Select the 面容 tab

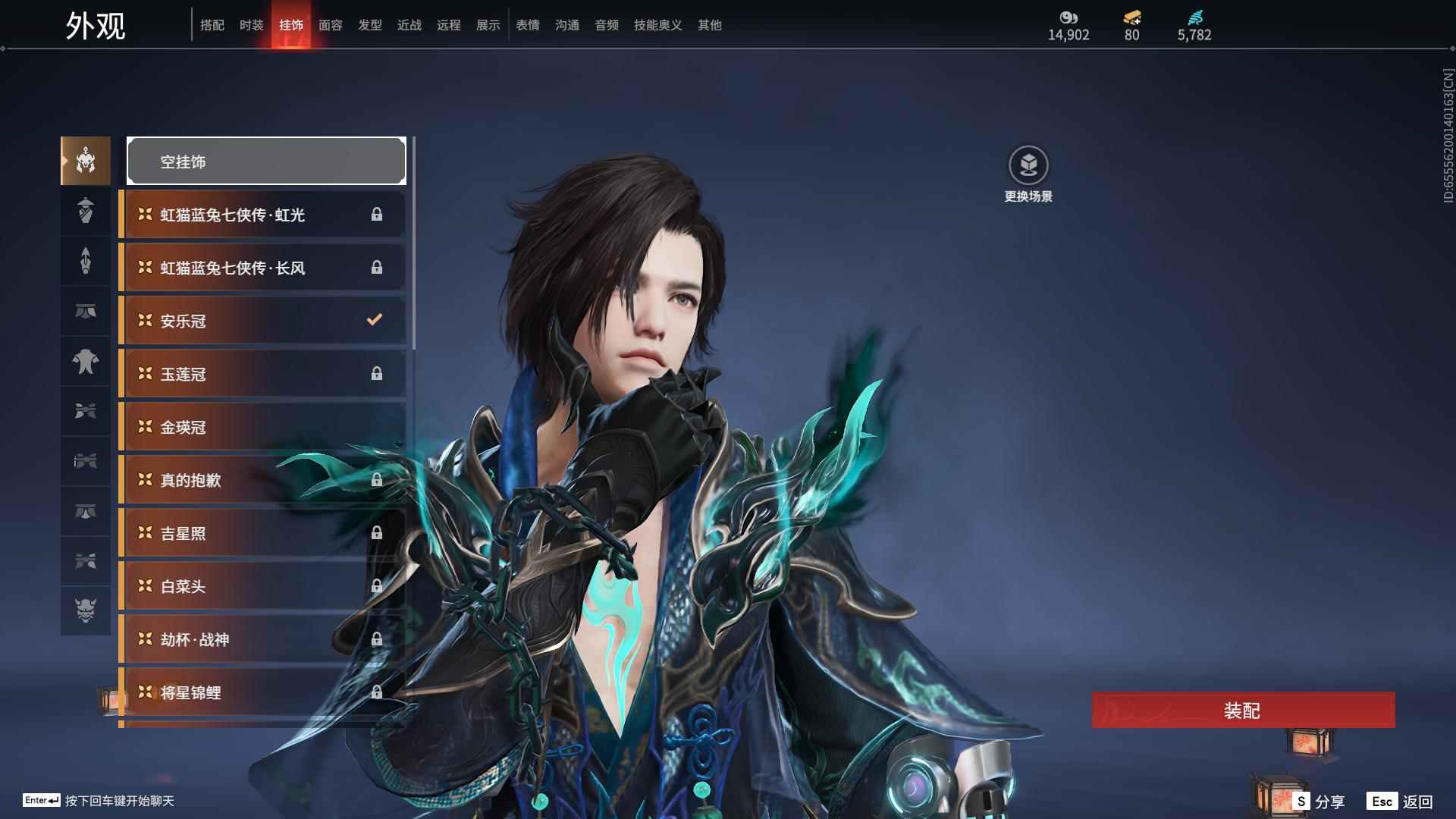pos(331,25)
